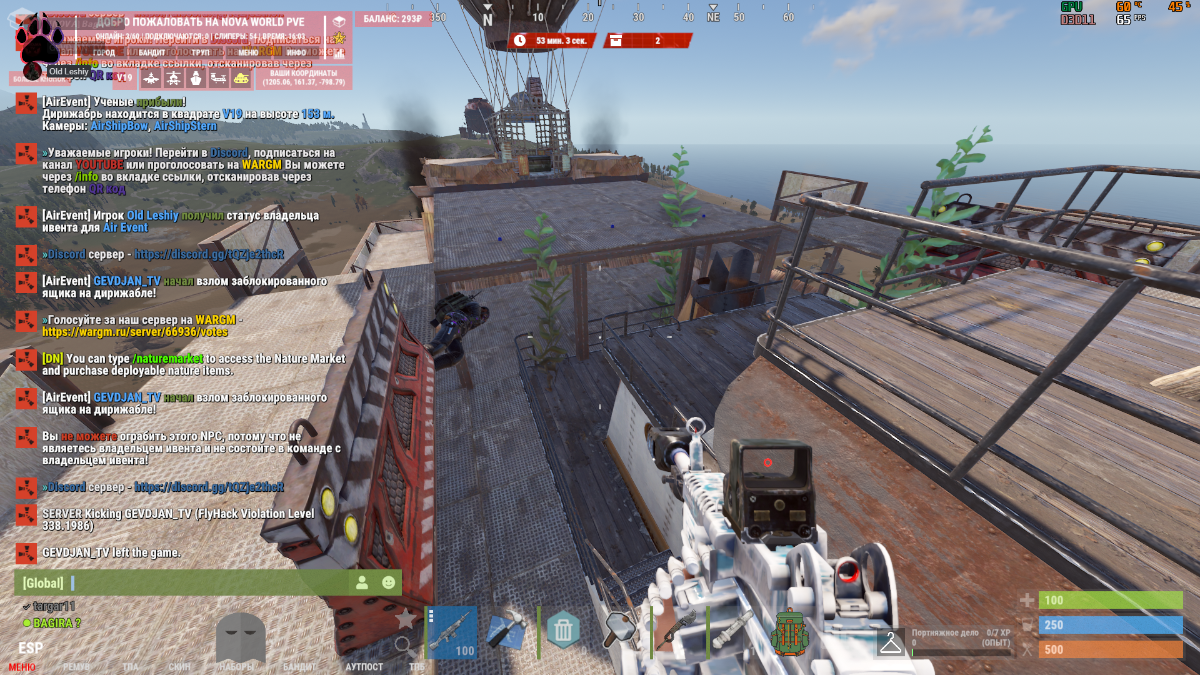Screen dimensions: 1200x675
Task: Open the chat player list icon
Action: coord(360,582)
